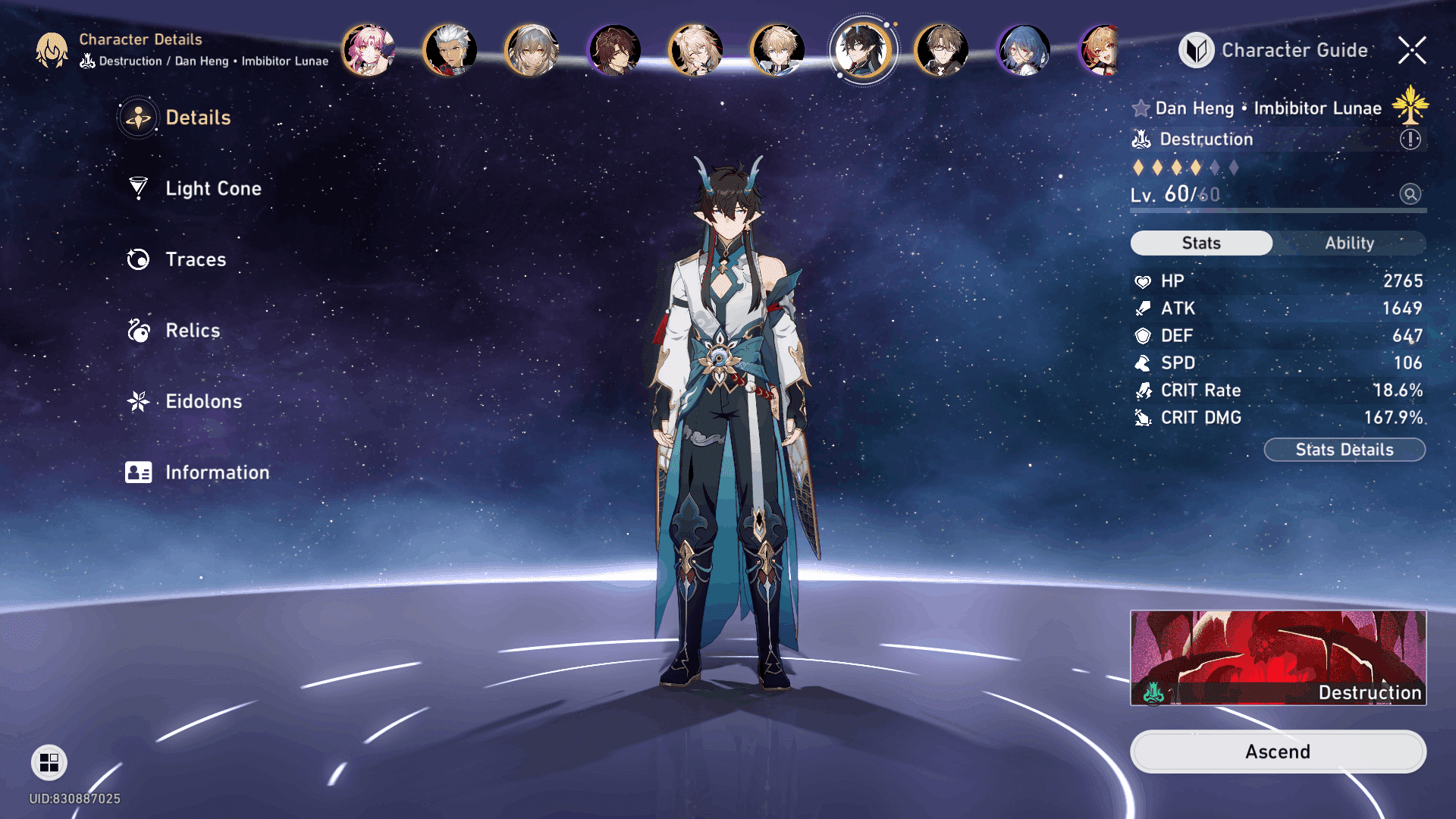Open the four-square grid icon

click(x=49, y=762)
